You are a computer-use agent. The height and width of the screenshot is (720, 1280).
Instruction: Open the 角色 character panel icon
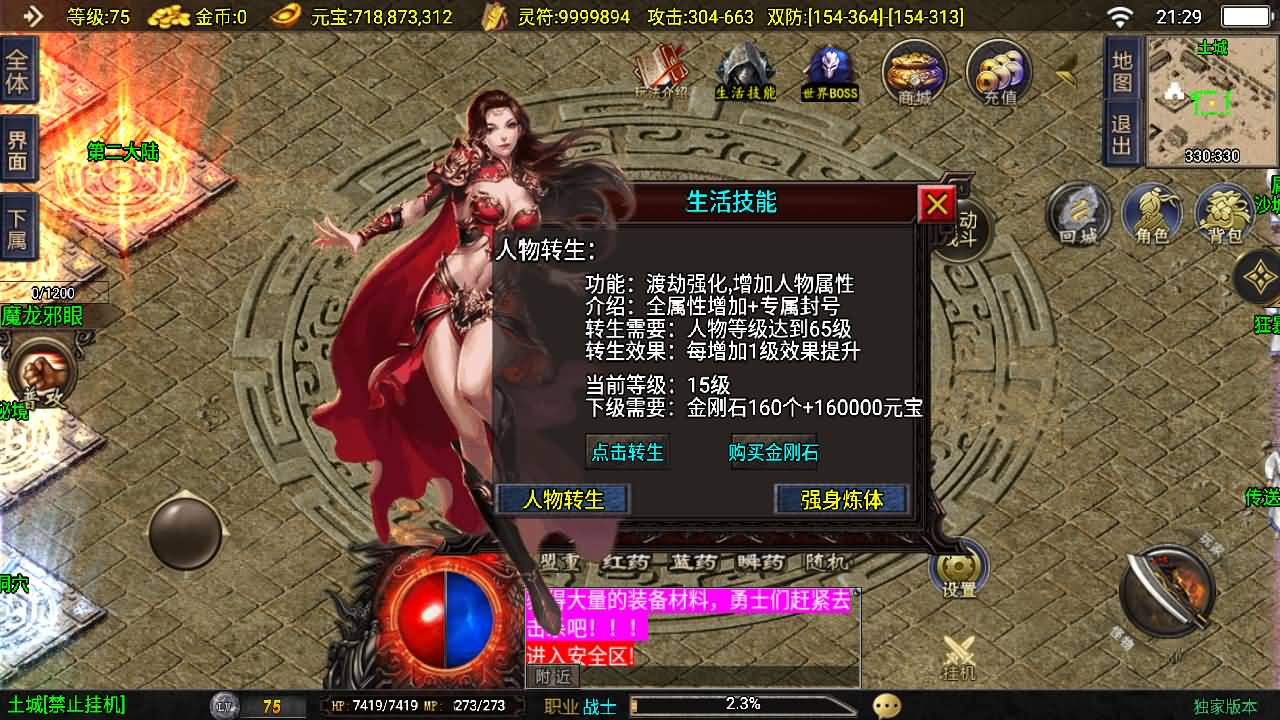(1152, 213)
